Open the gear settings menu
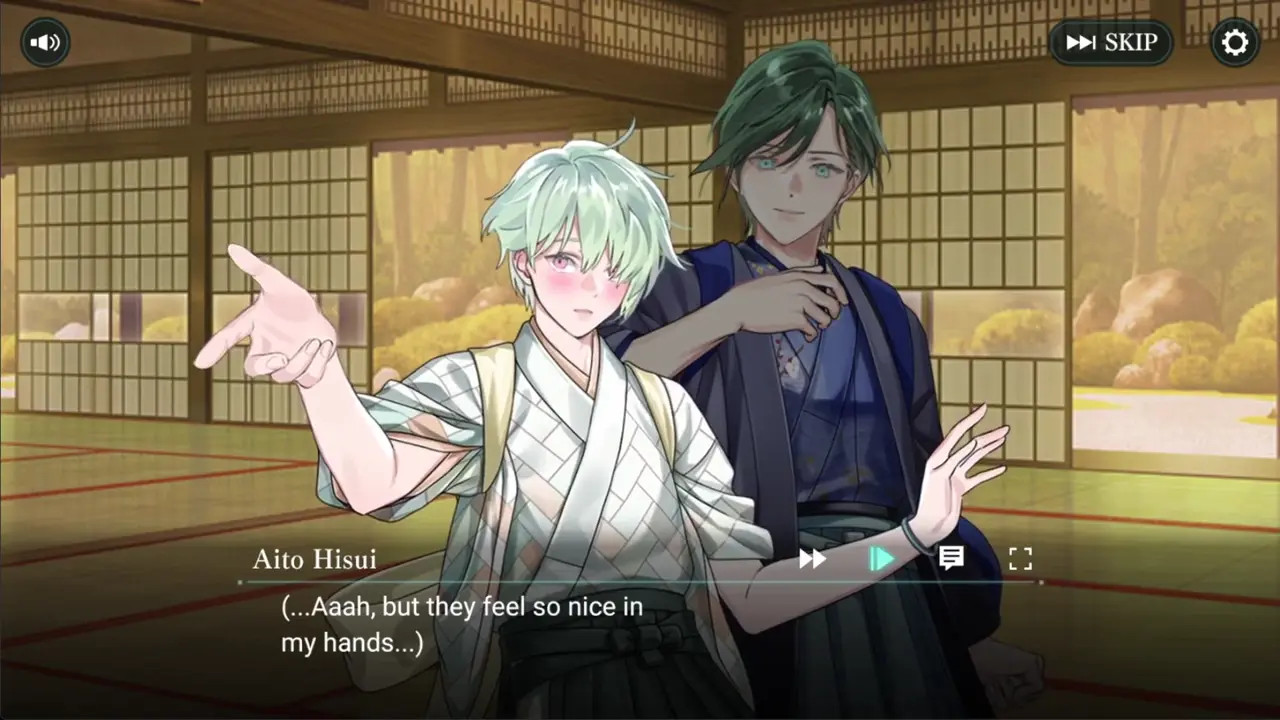This screenshot has height=720, width=1280. tap(1235, 43)
